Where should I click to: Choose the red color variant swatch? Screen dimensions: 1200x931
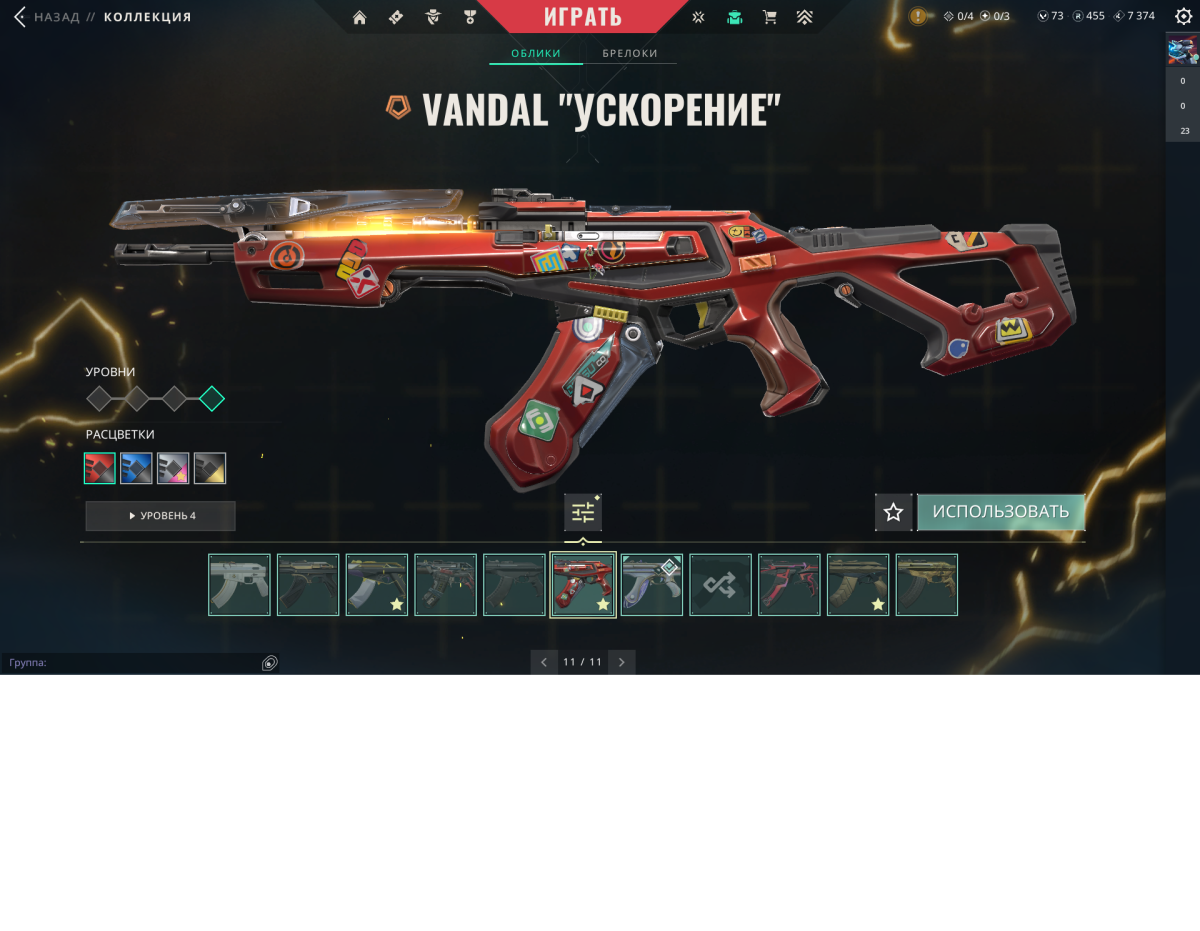pyautogui.click(x=100, y=468)
